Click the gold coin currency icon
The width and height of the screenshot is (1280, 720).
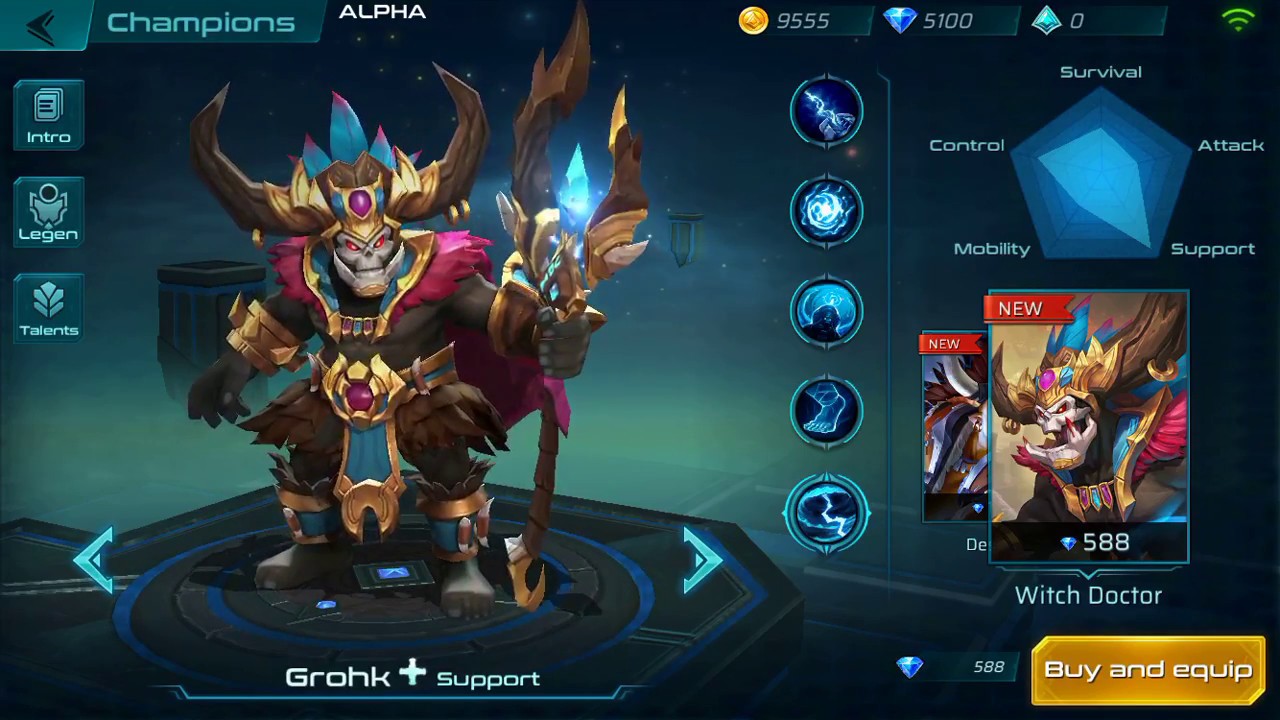click(x=753, y=21)
